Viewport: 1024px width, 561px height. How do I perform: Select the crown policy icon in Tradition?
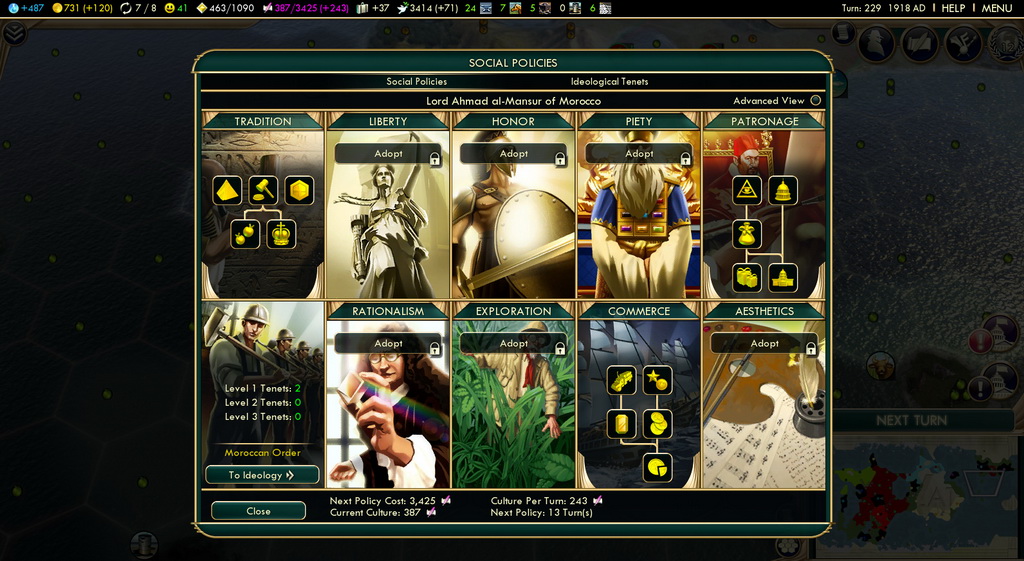pyautogui.click(x=282, y=234)
